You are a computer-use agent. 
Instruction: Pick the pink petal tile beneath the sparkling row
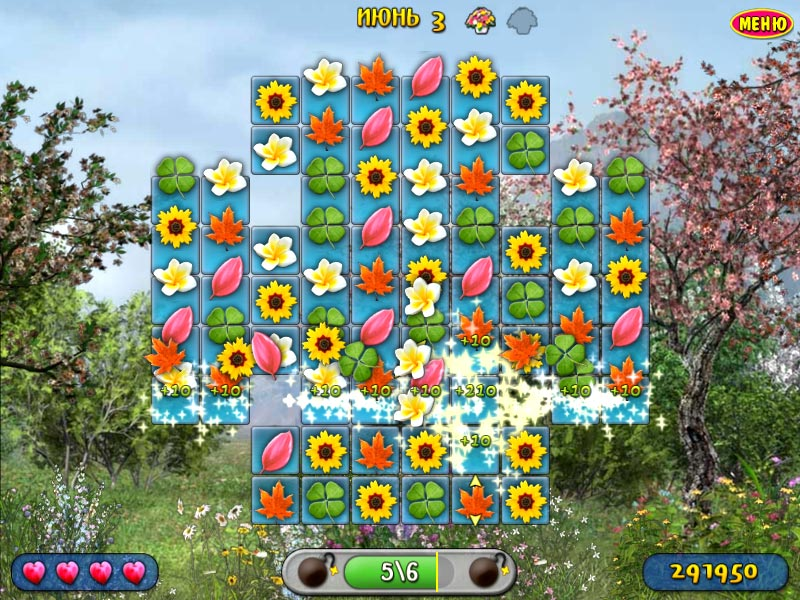click(x=275, y=452)
